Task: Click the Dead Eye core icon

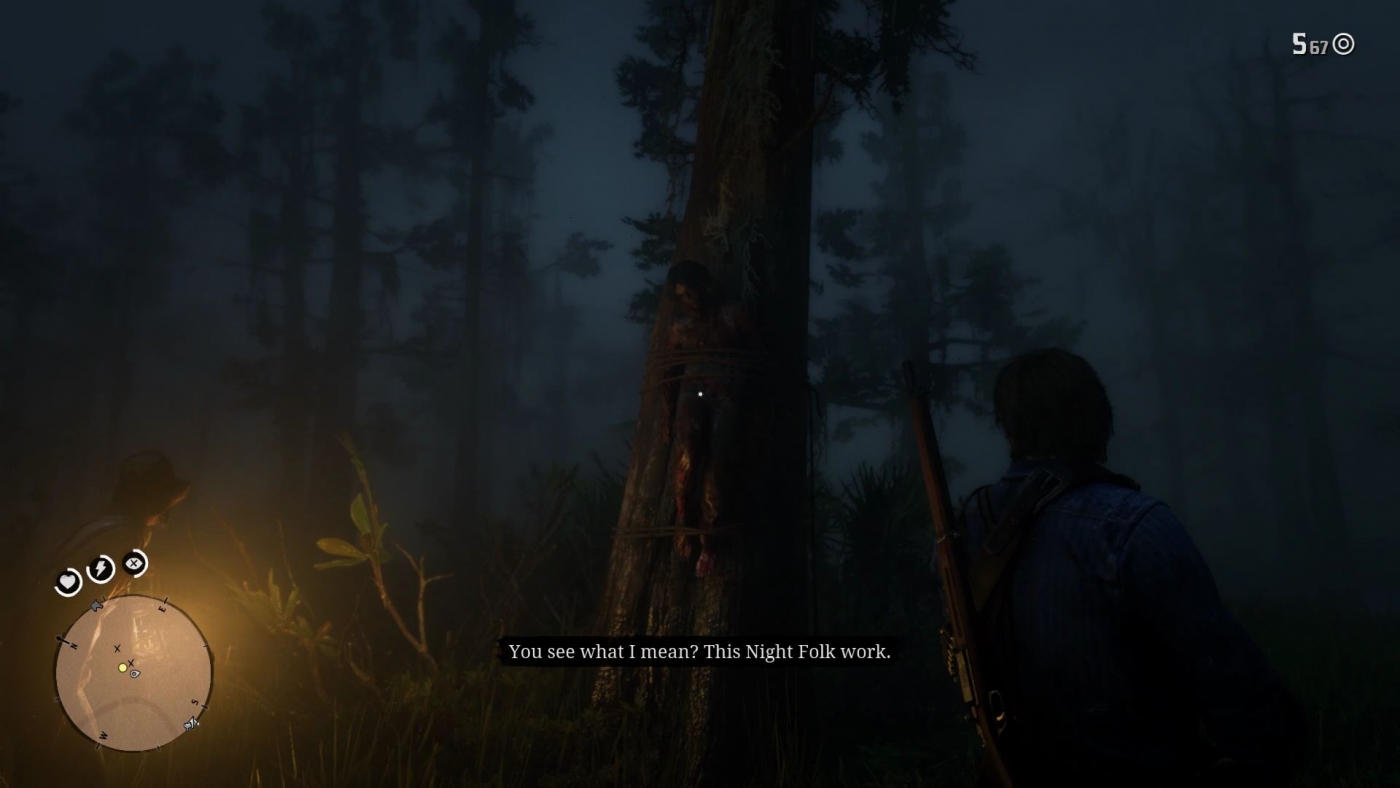Action: (x=134, y=562)
